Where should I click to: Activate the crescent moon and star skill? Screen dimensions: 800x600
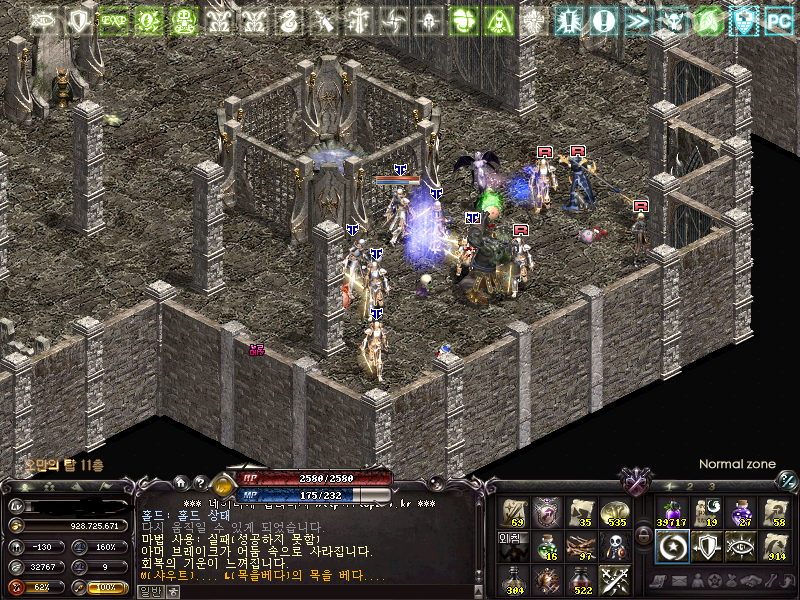click(x=671, y=546)
